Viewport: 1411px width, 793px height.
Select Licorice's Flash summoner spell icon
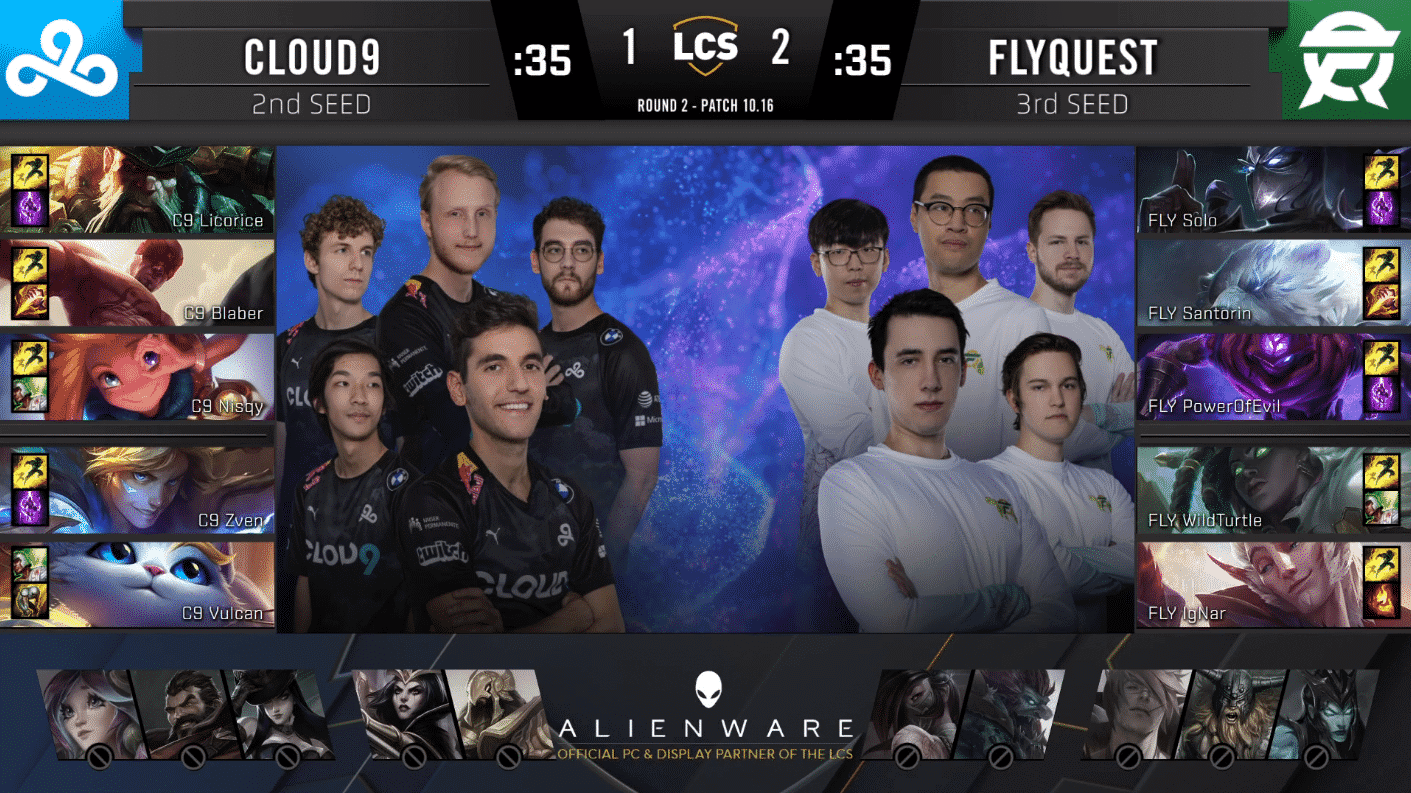(x=28, y=172)
